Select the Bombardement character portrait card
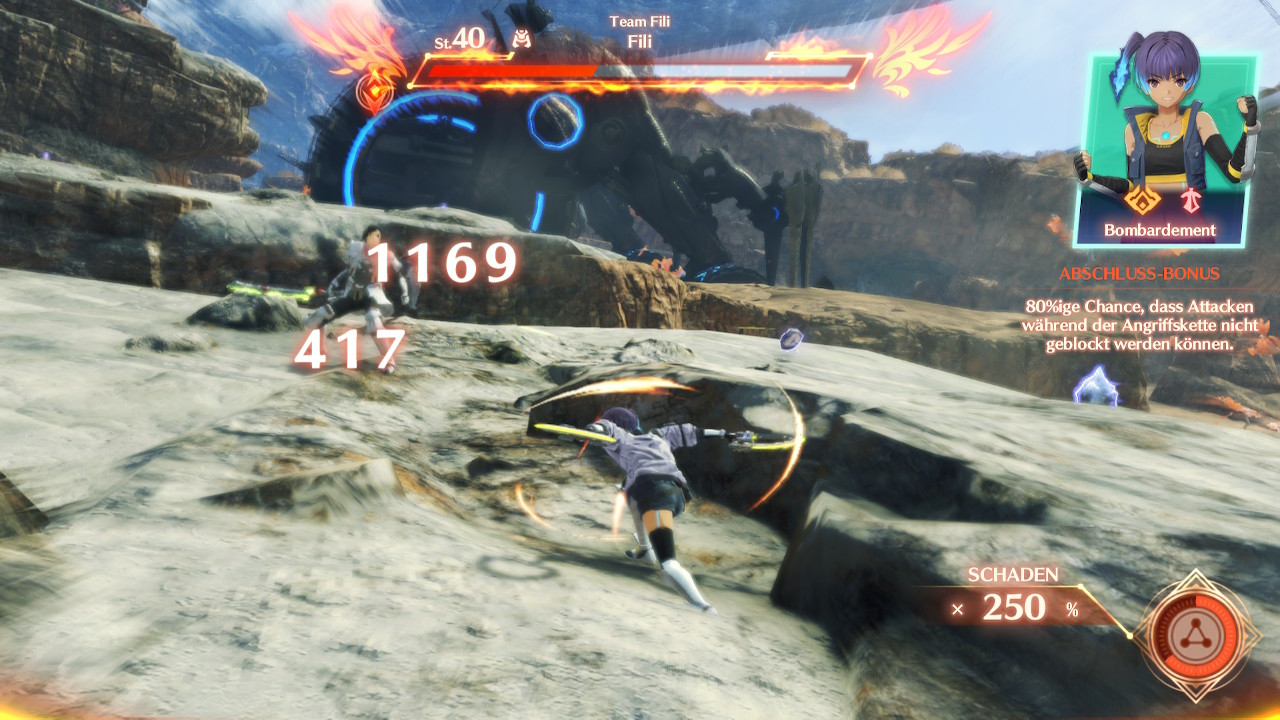The height and width of the screenshot is (720, 1280). [x=1163, y=150]
